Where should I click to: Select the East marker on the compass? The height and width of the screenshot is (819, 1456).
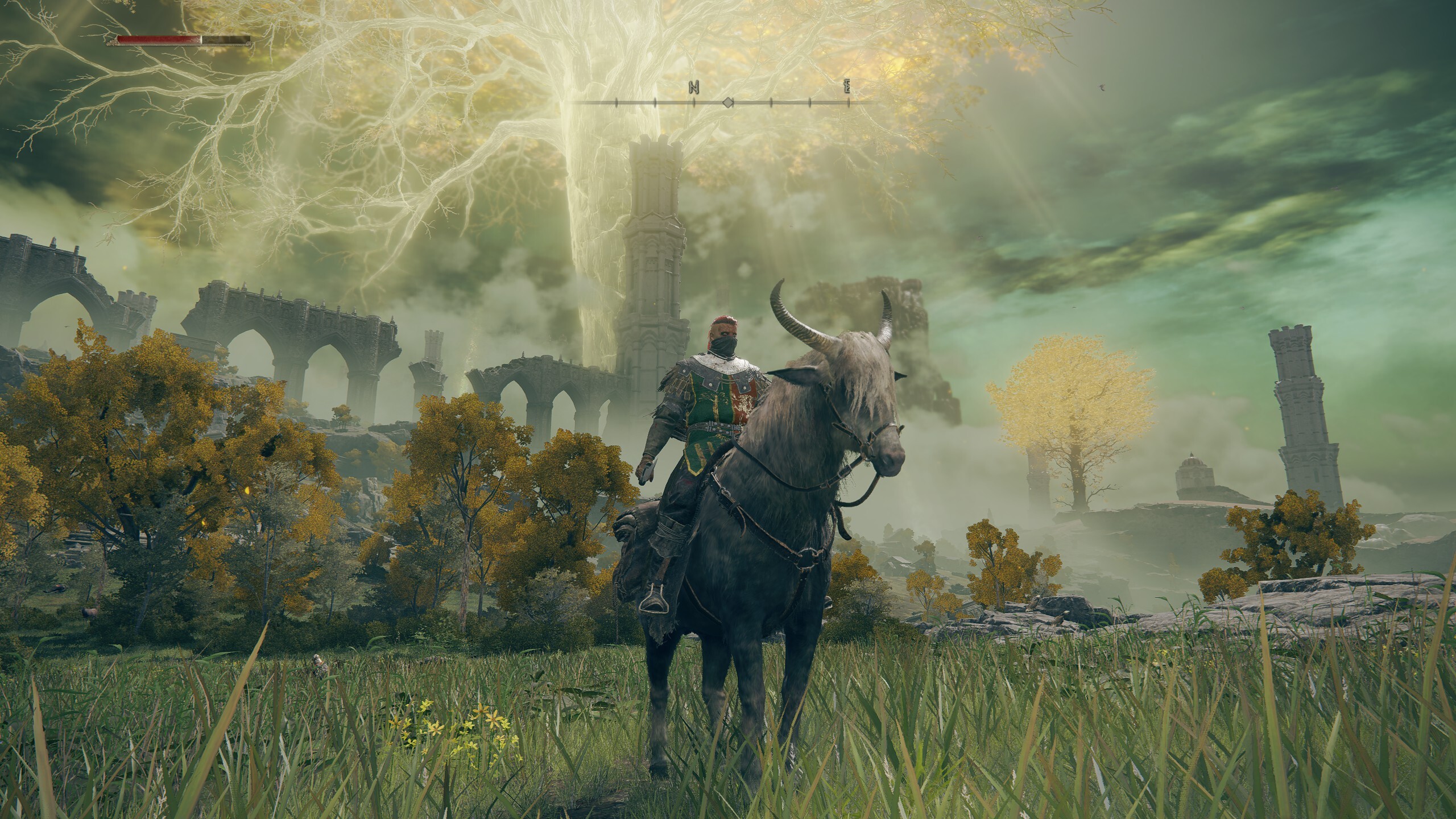coord(847,87)
